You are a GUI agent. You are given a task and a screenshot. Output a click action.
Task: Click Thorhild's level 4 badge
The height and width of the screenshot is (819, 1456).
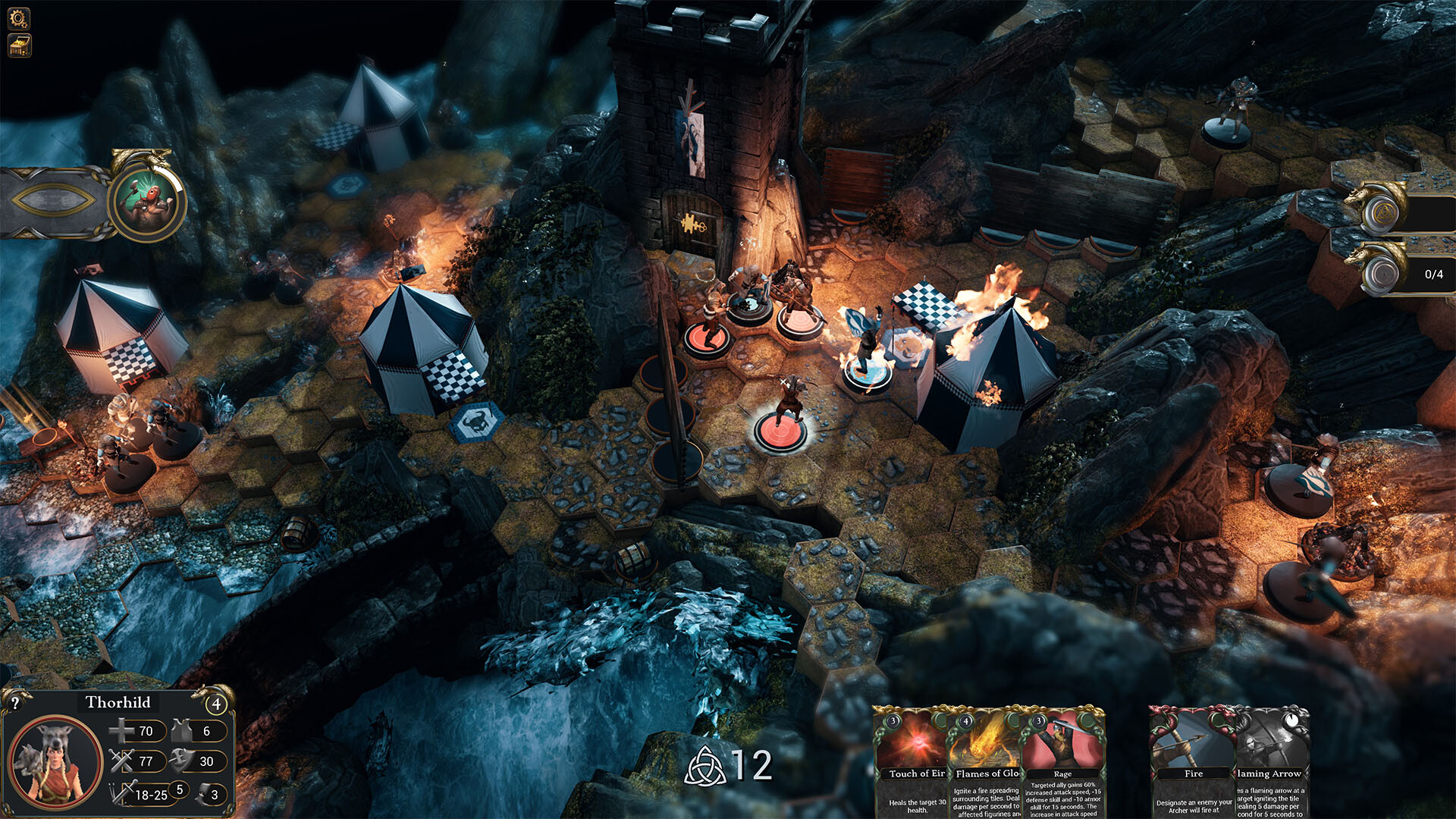218,704
